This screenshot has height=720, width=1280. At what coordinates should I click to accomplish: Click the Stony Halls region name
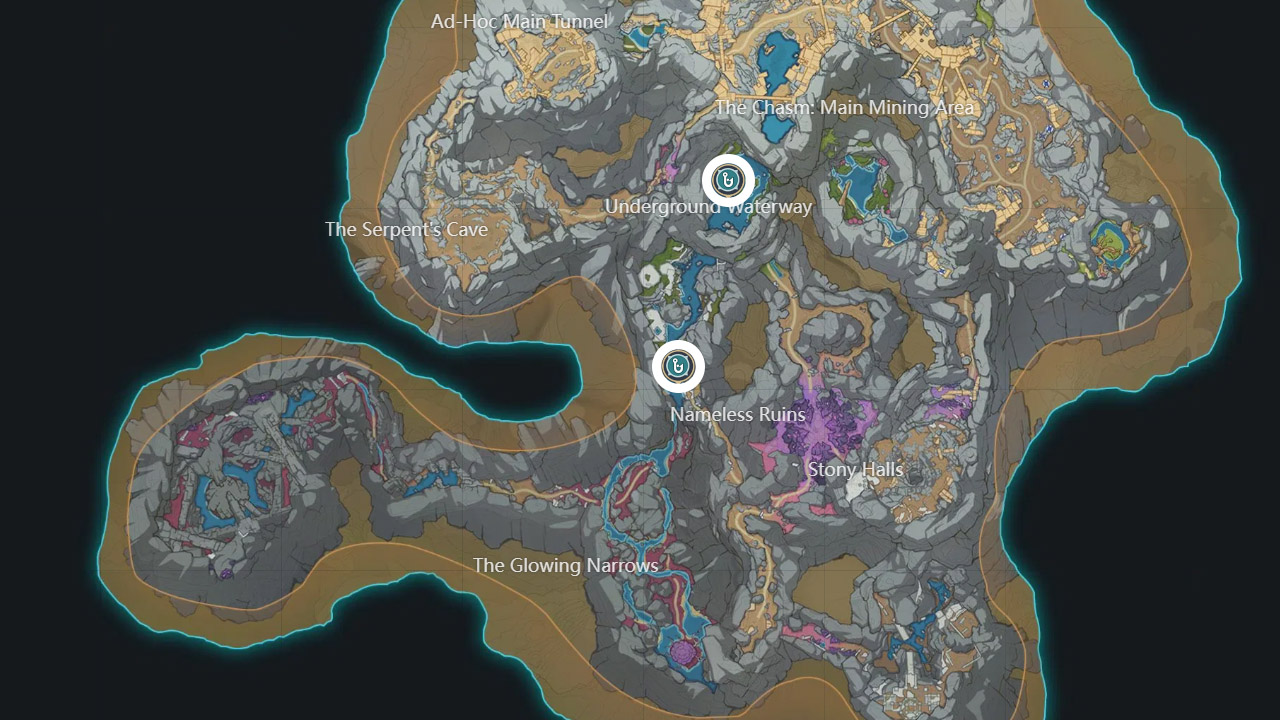855,471
